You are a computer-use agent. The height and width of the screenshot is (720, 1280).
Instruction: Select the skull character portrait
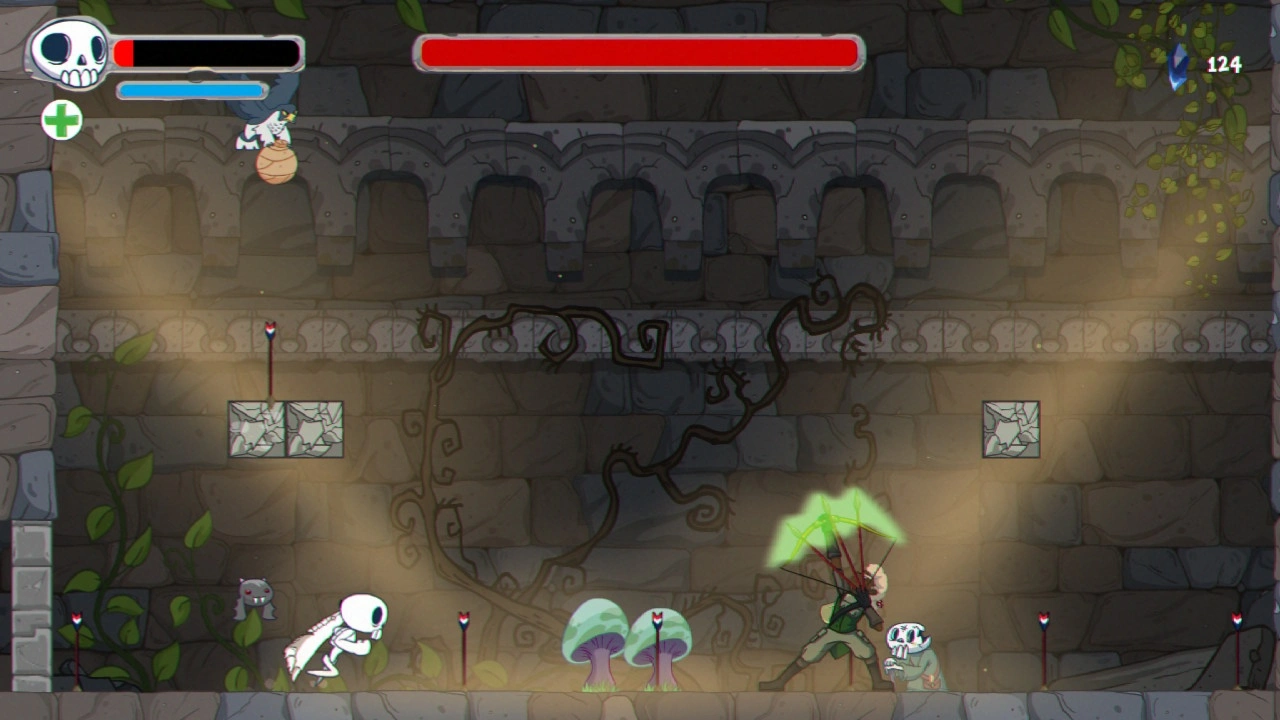[68, 53]
